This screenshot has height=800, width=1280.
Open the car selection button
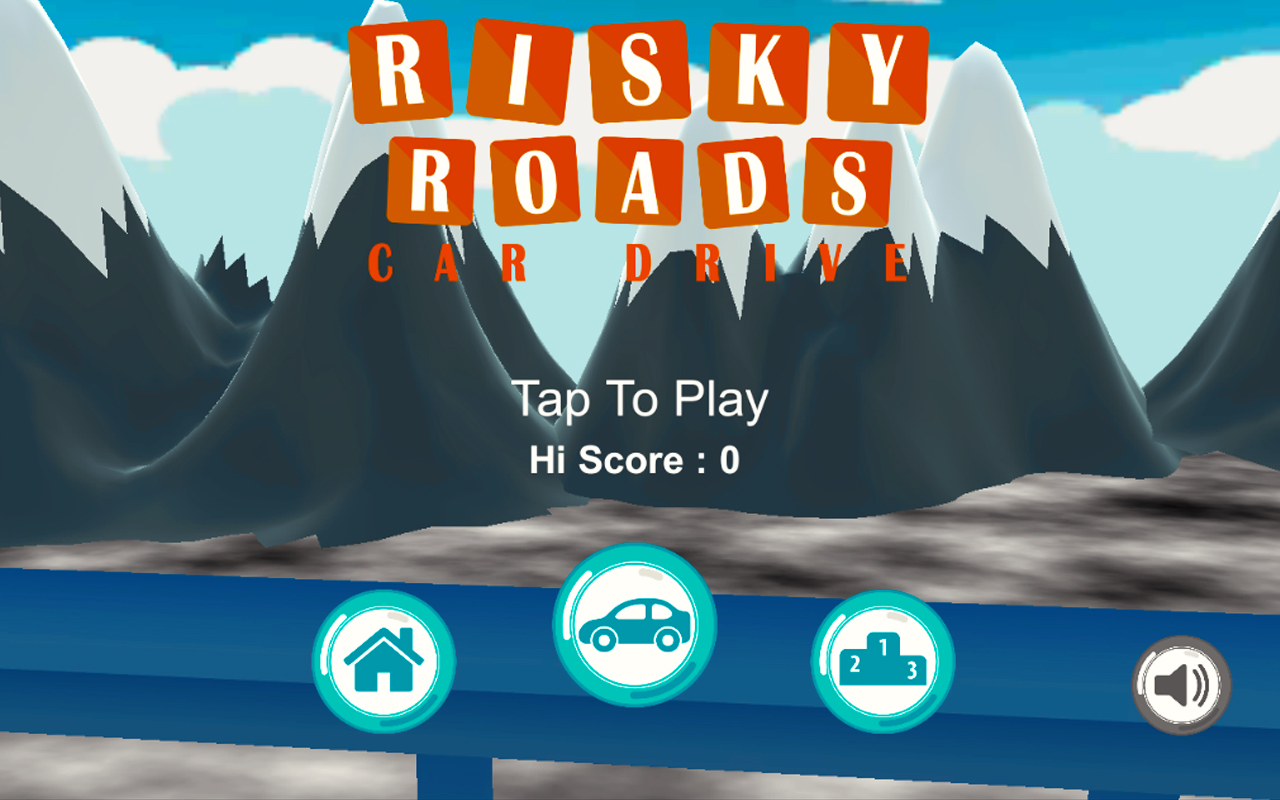click(x=634, y=624)
